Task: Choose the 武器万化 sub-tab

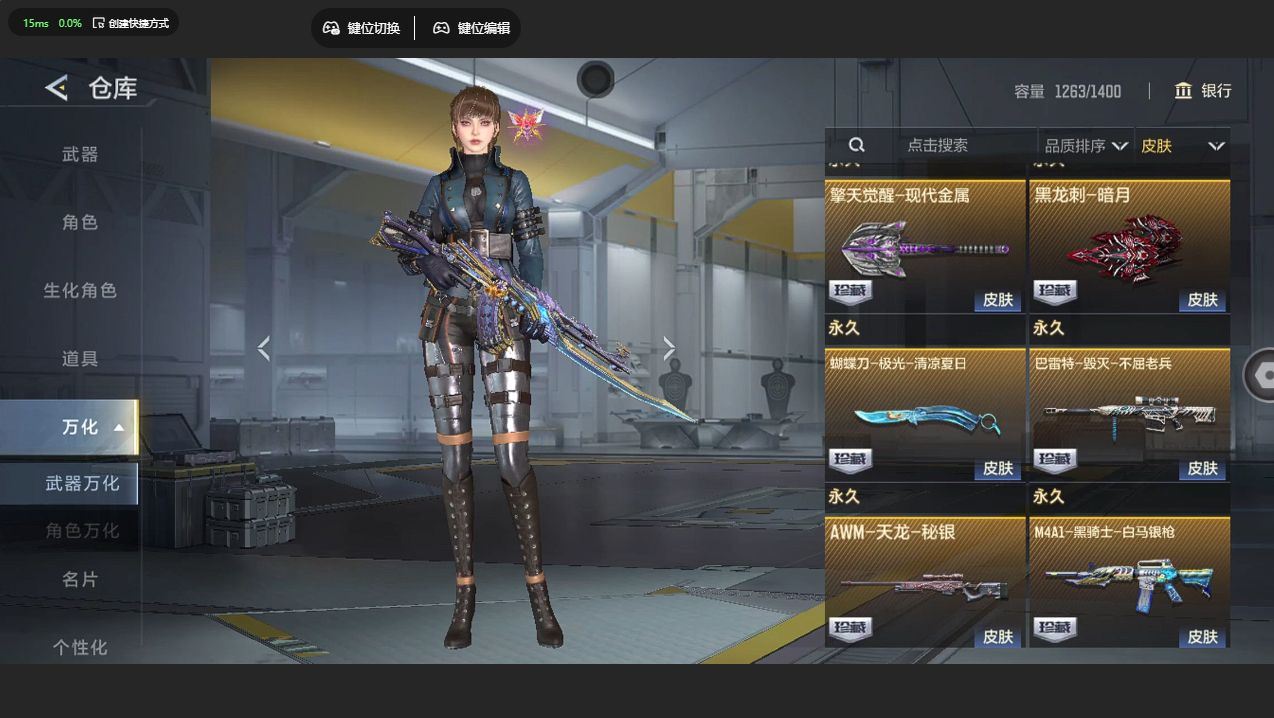Action: coord(82,483)
